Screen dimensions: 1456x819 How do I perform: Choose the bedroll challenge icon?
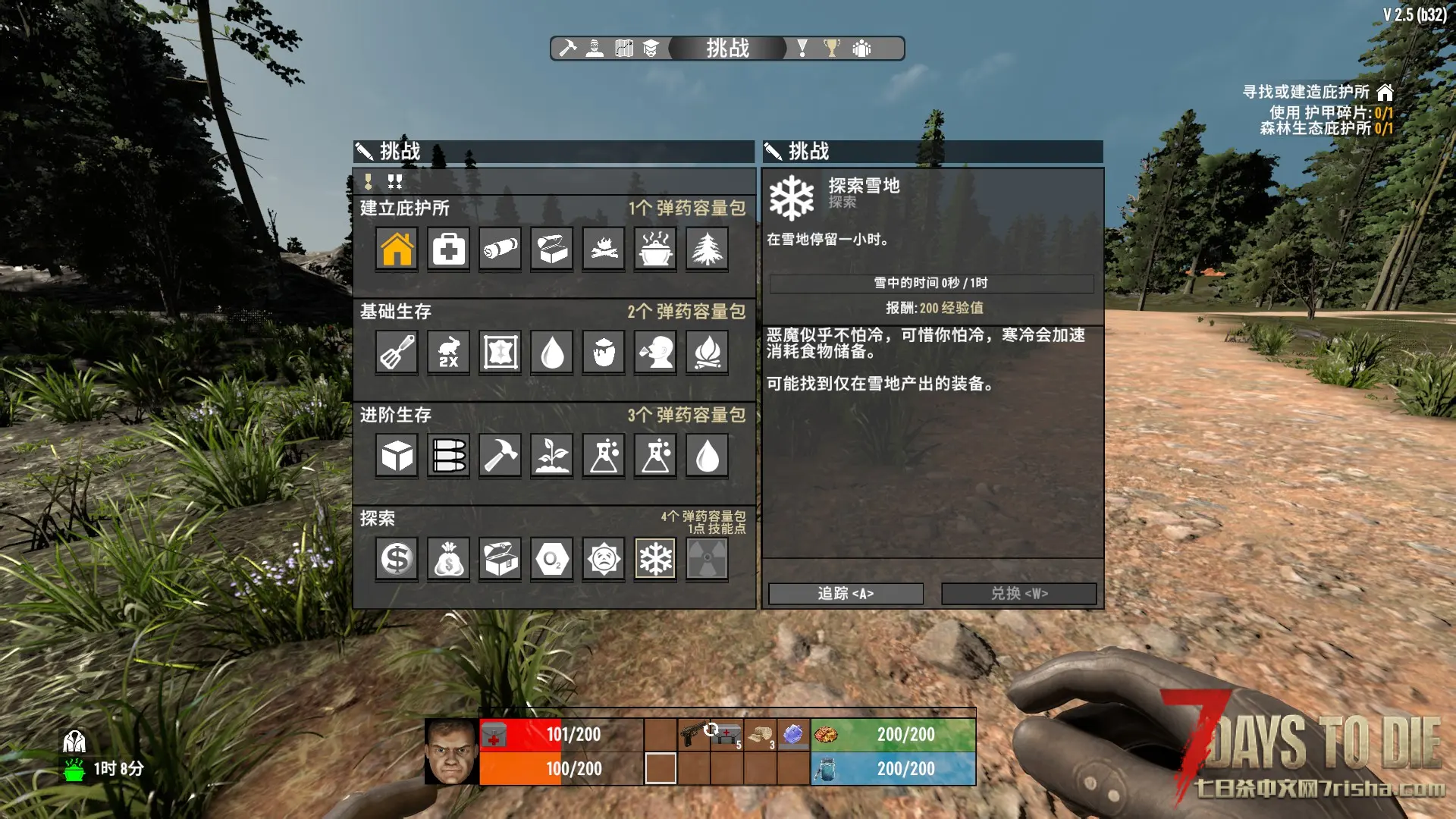tap(500, 249)
